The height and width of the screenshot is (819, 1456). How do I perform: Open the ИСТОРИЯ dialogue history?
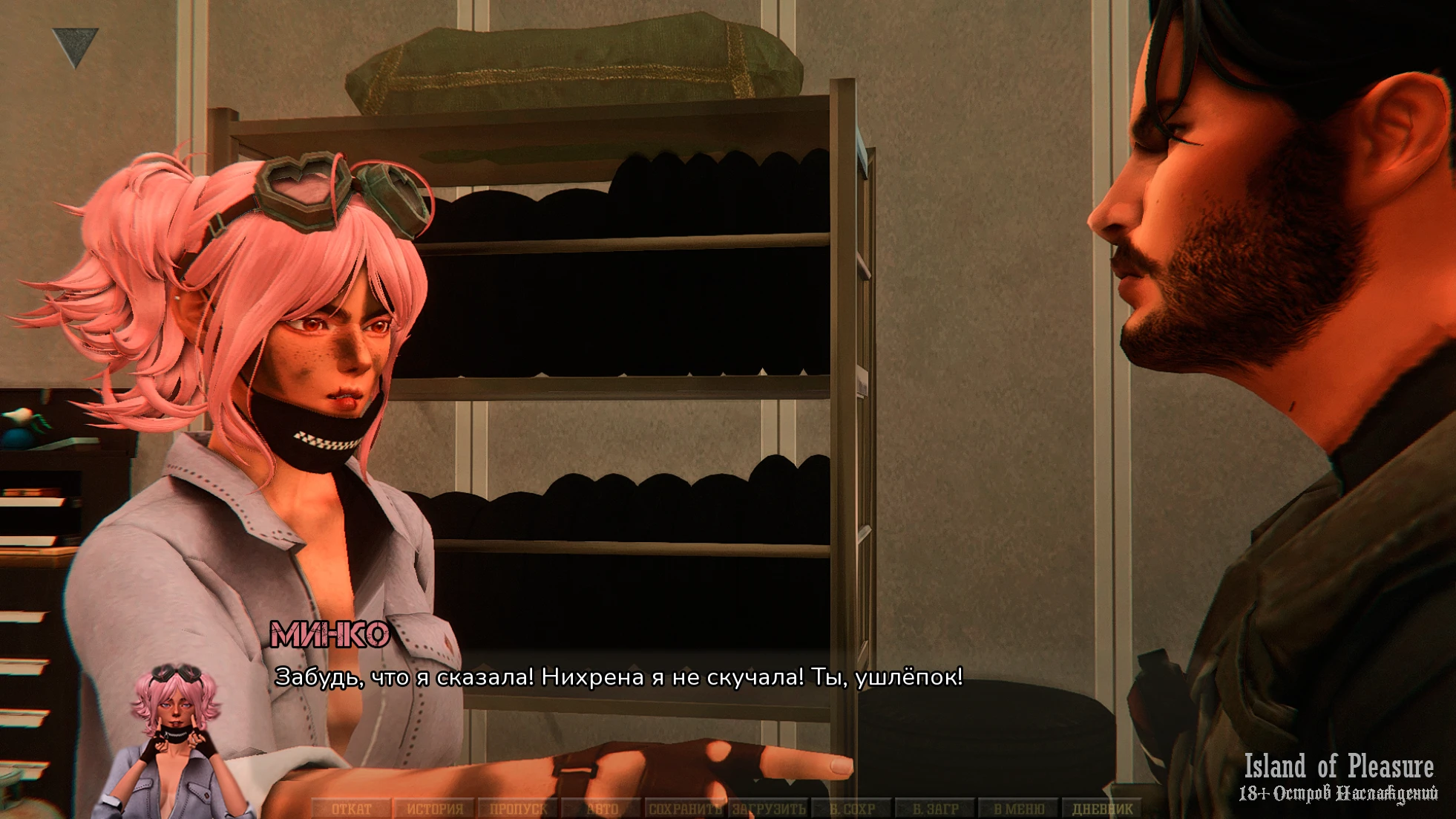435,809
